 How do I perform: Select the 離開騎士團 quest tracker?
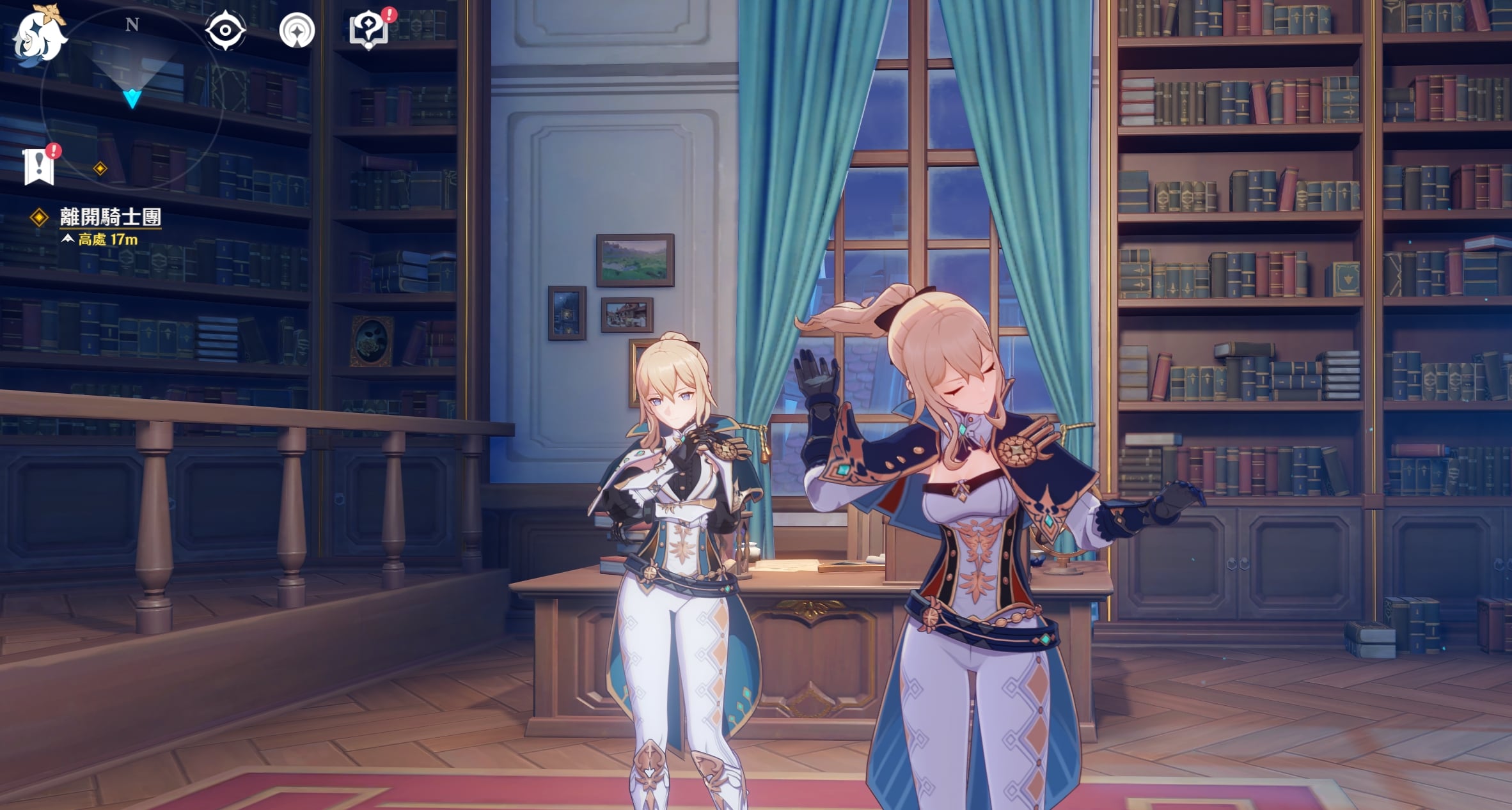110,217
